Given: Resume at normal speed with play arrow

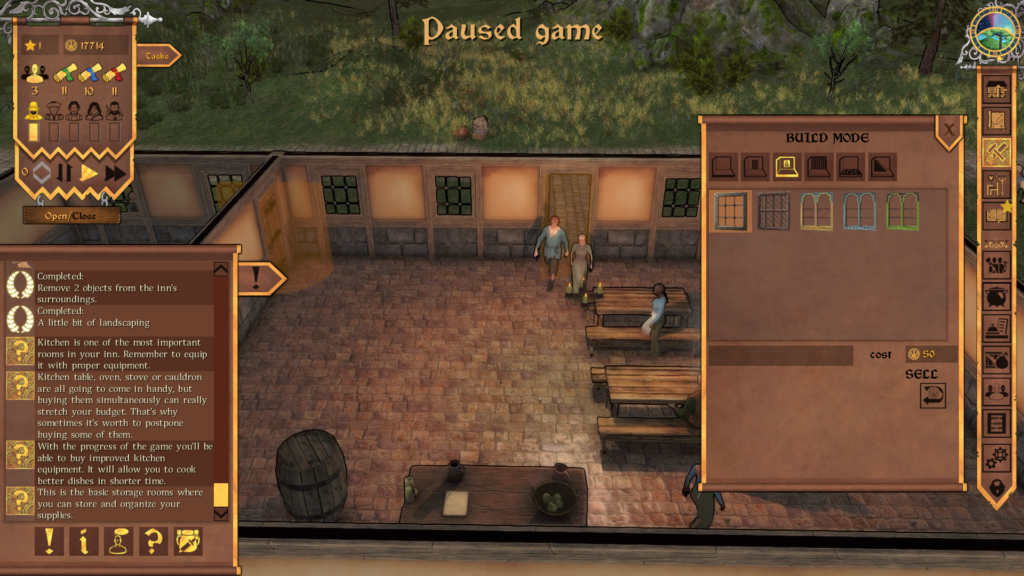Looking at the screenshot, I should pyautogui.click(x=89, y=172).
